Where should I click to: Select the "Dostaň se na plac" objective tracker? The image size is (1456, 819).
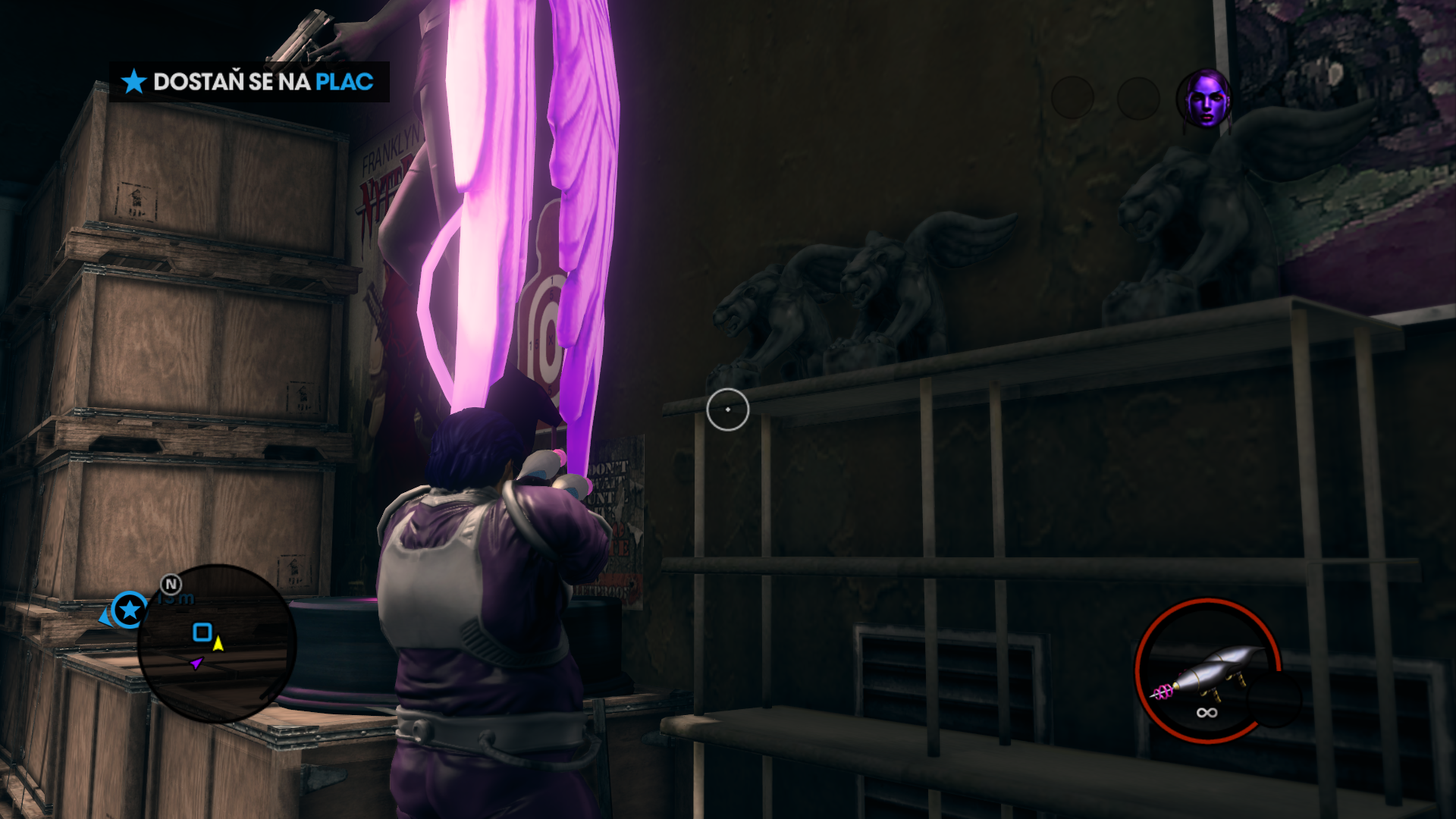249,82
